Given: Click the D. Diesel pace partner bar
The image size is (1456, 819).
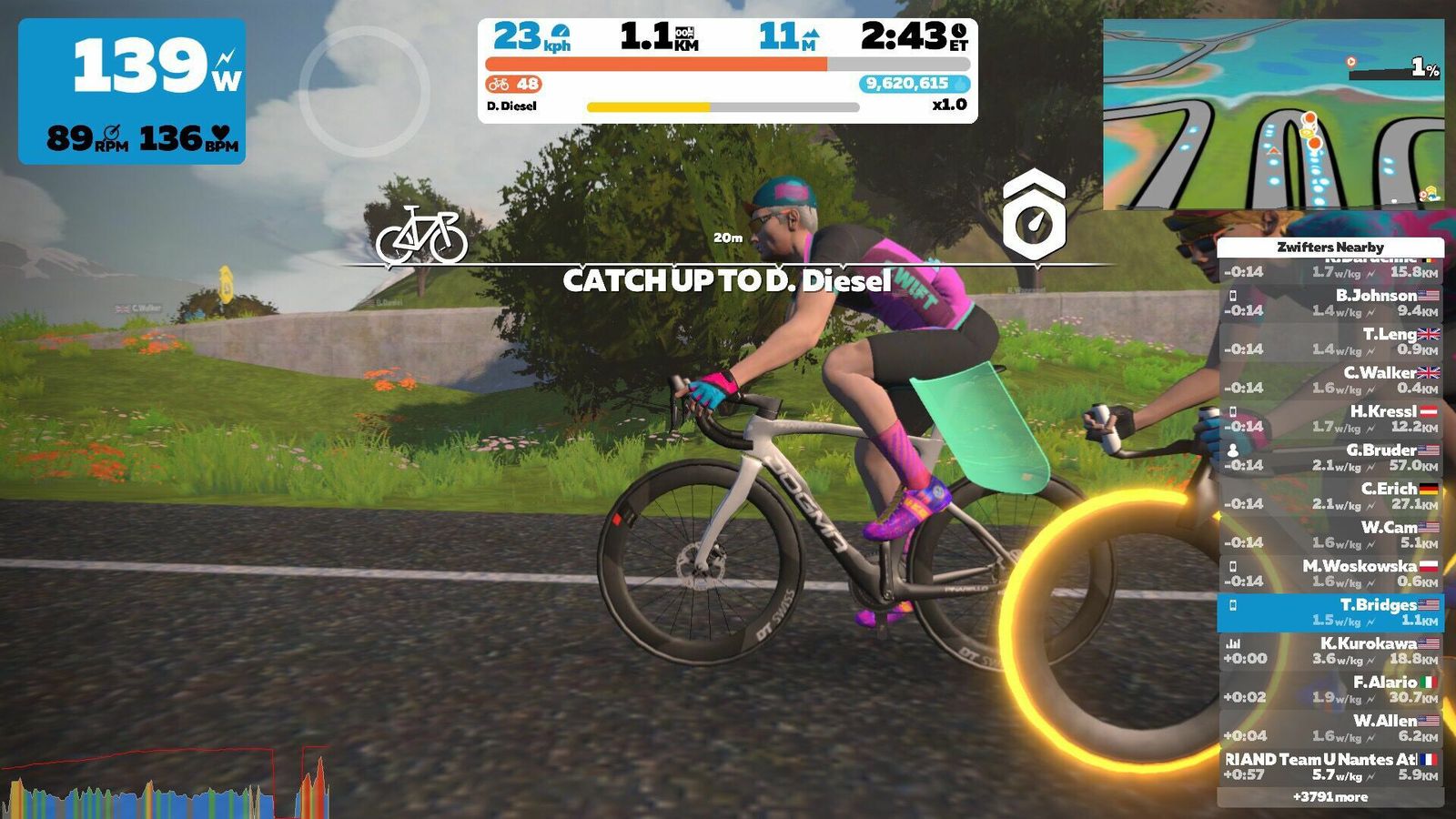Looking at the screenshot, I should coord(723,106).
